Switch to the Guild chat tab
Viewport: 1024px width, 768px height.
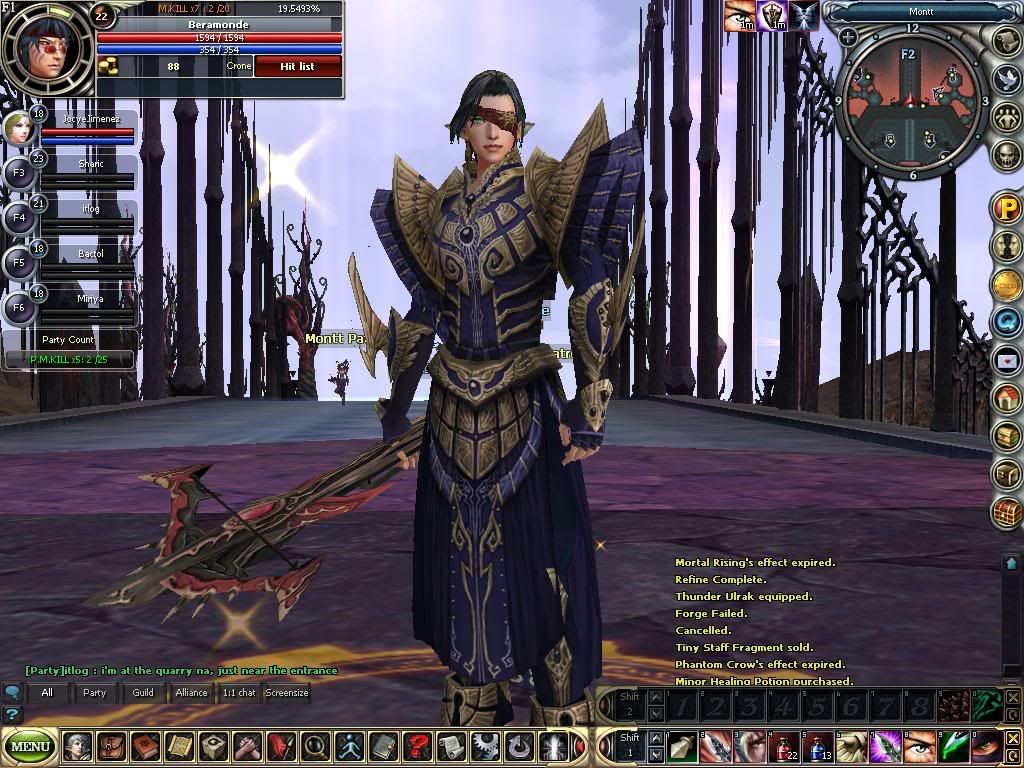click(x=143, y=692)
